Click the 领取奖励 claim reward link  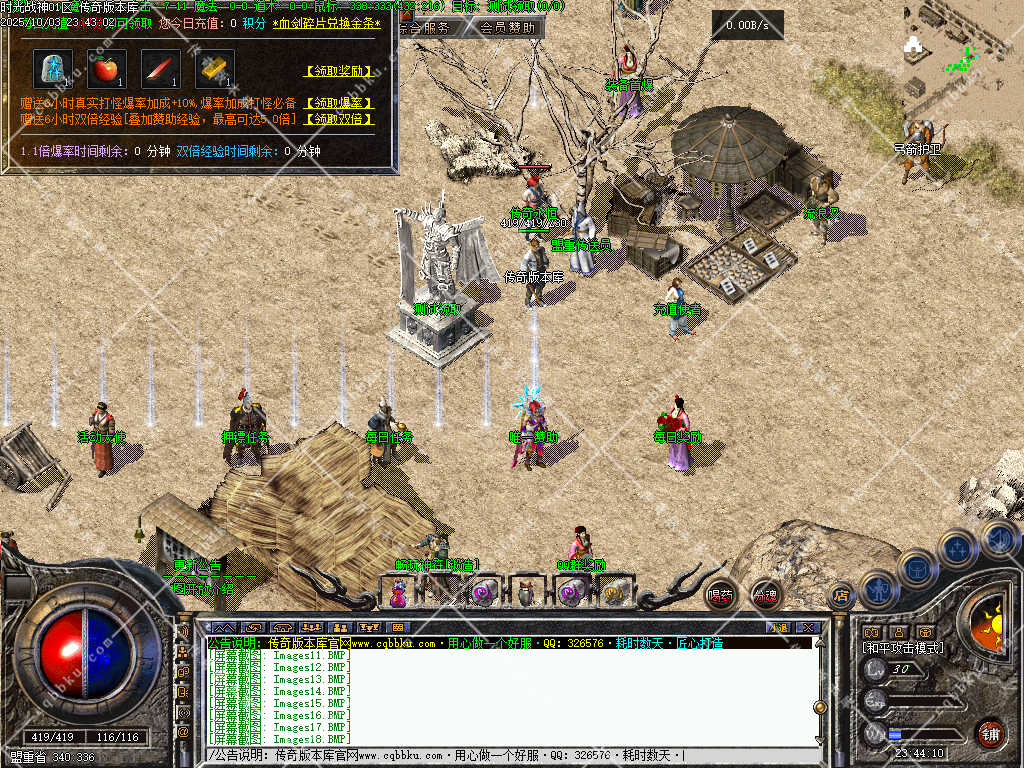(339, 72)
